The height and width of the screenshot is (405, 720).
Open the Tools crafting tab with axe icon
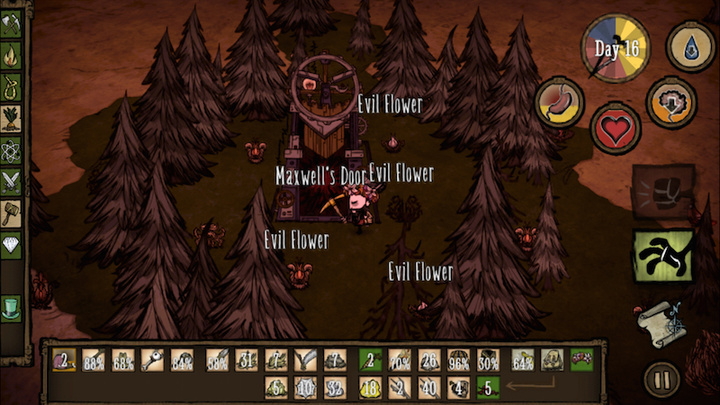pyautogui.click(x=12, y=26)
